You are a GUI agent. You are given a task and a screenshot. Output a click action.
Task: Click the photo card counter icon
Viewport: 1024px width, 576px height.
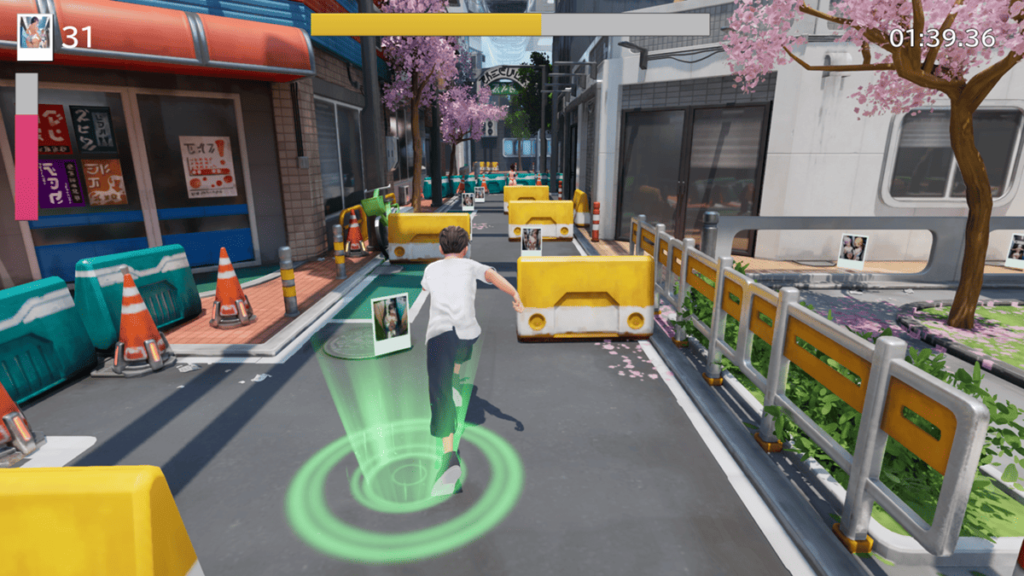coord(35,37)
